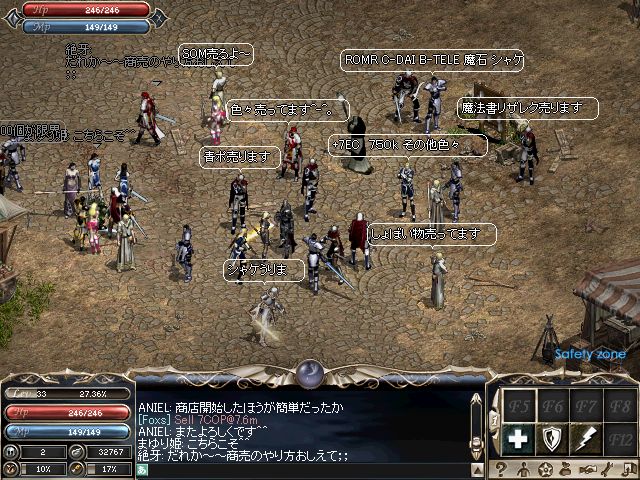Viewport: 640px width, 480px height.
Task: Click the handshake trade icon
Action: [x=590, y=469]
